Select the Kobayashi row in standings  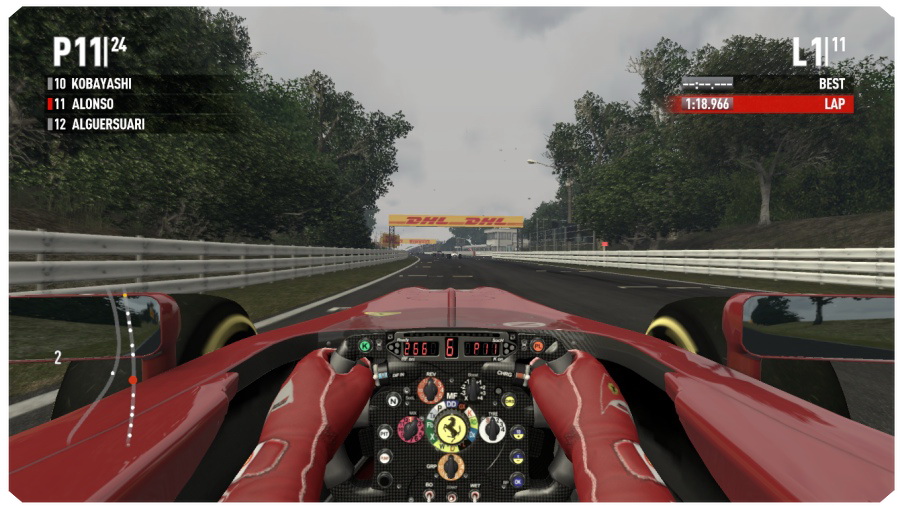click(101, 84)
